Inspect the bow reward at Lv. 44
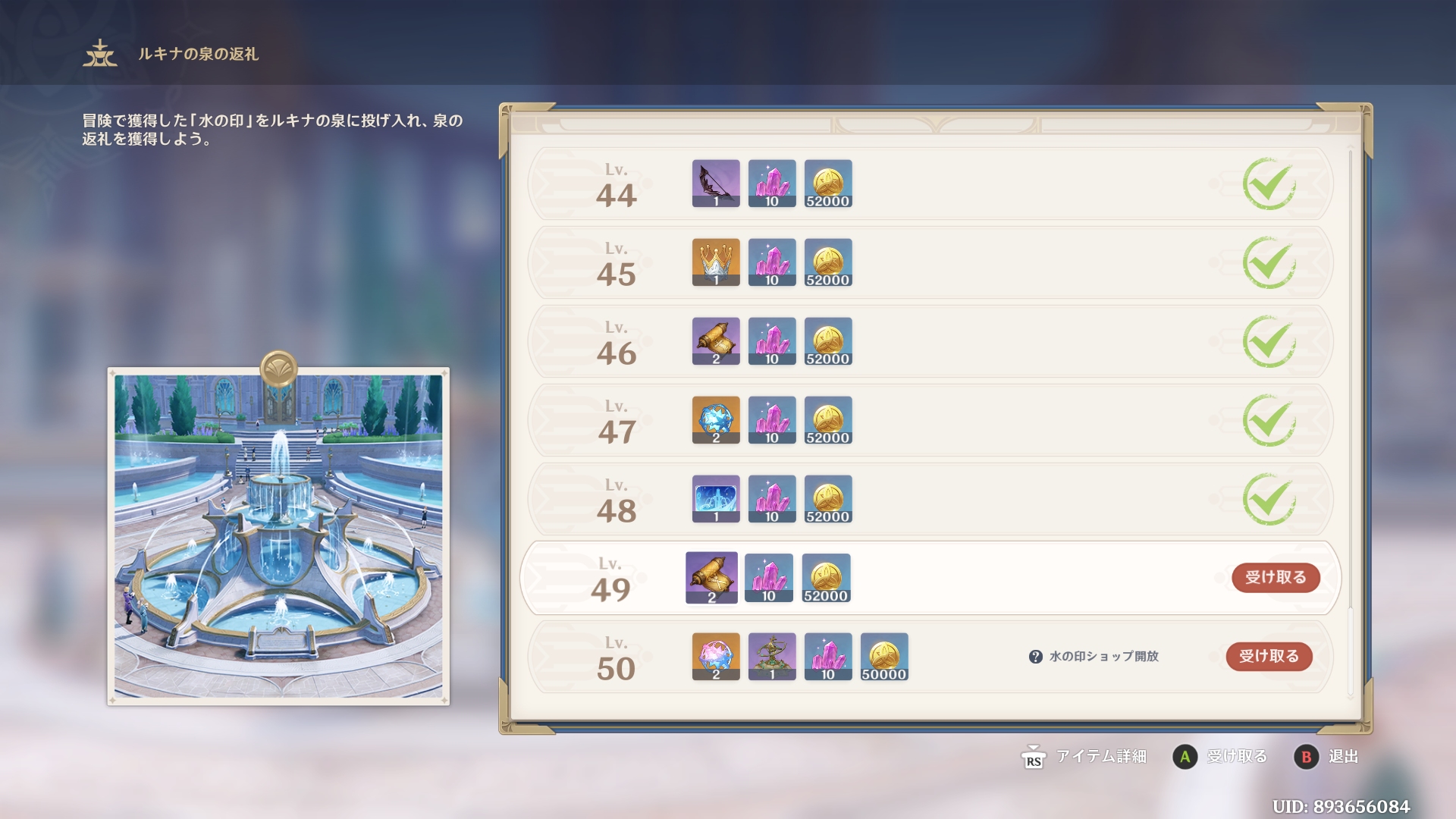Viewport: 1456px width, 819px height. [716, 184]
